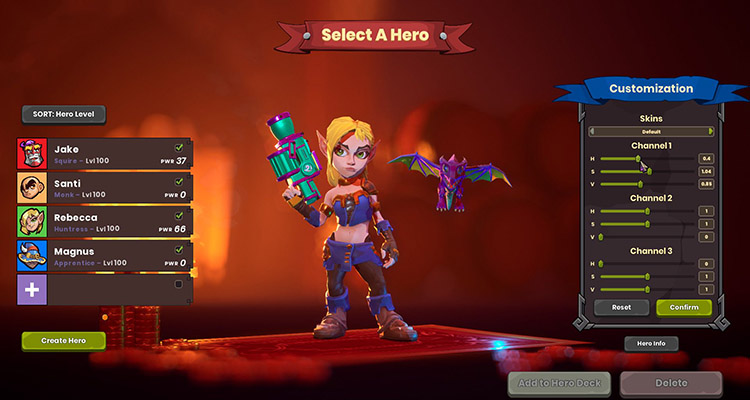Set the Channel 2 S slider
Screen dimensions: 750x400
point(649,223)
